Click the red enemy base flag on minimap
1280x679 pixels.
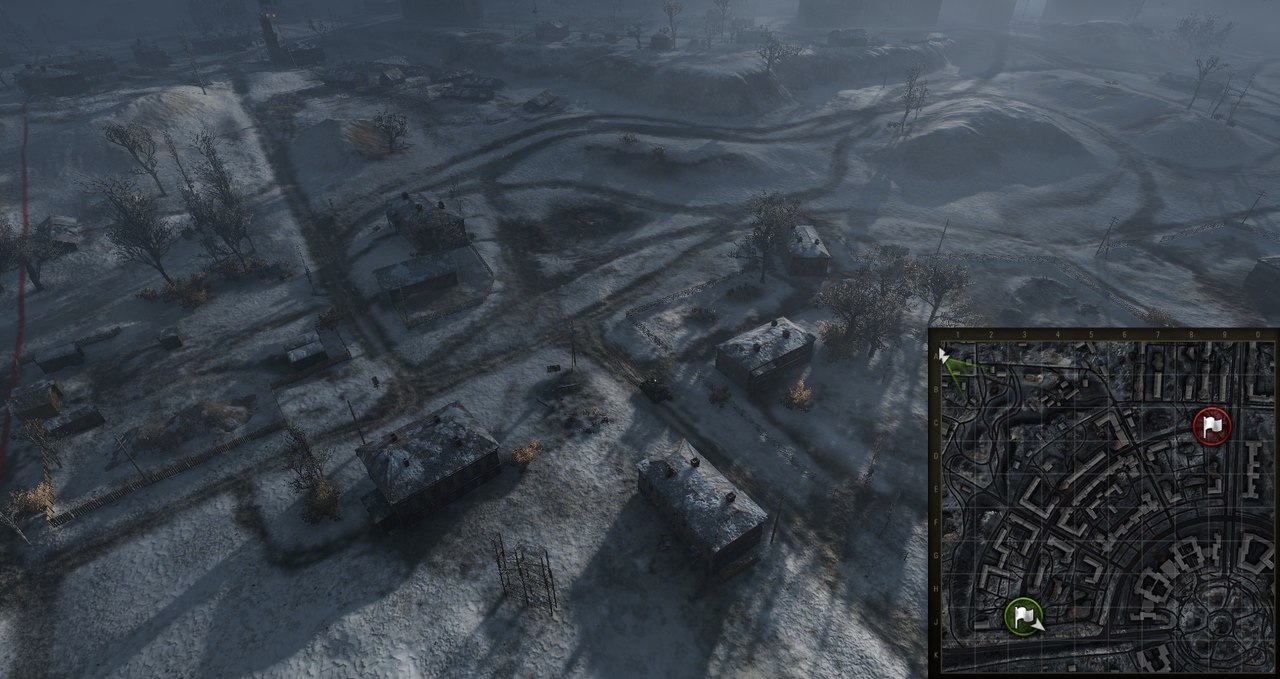coord(1212,427)
